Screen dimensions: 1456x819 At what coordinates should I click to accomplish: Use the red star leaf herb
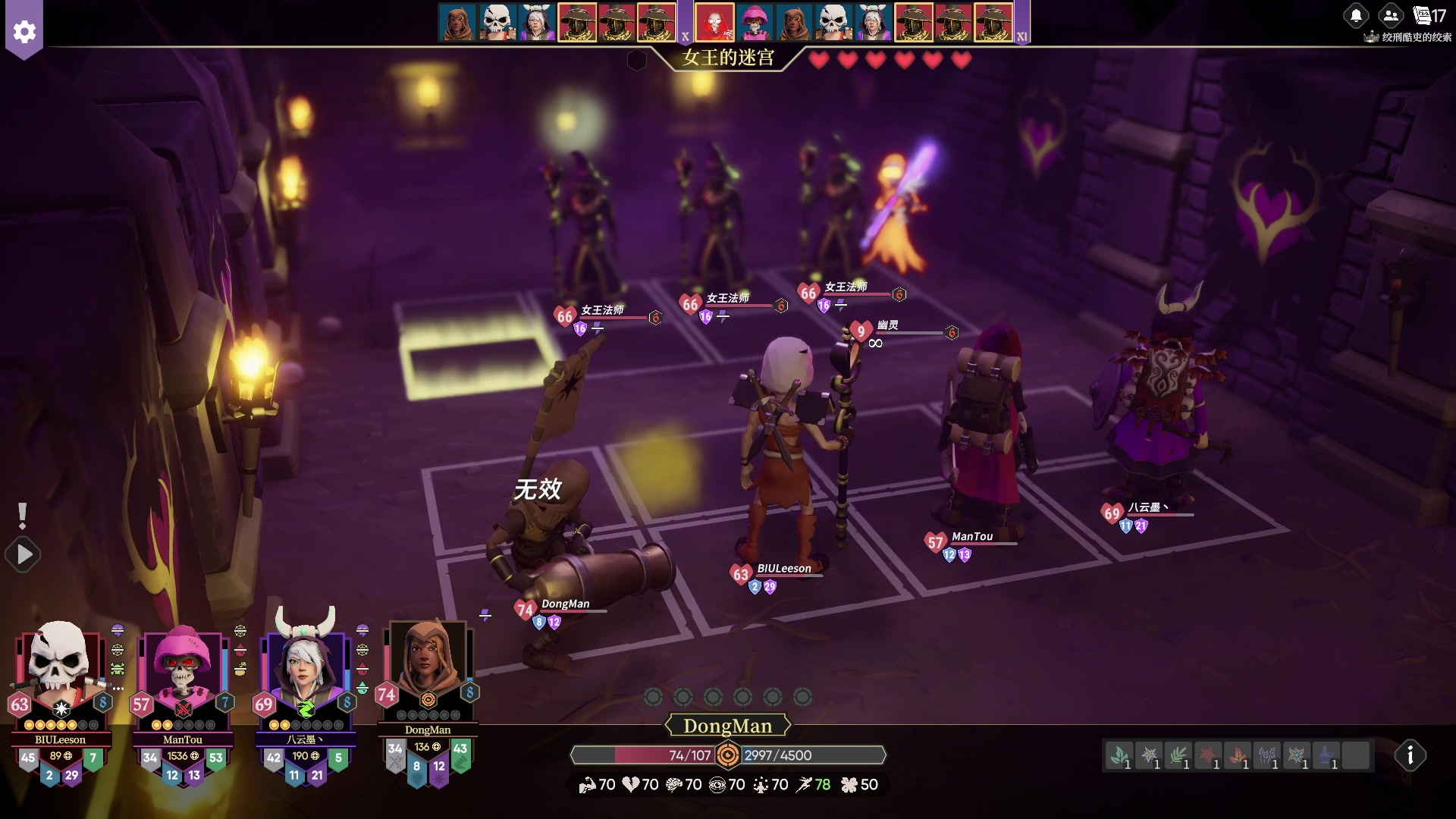pos(1208,756)
